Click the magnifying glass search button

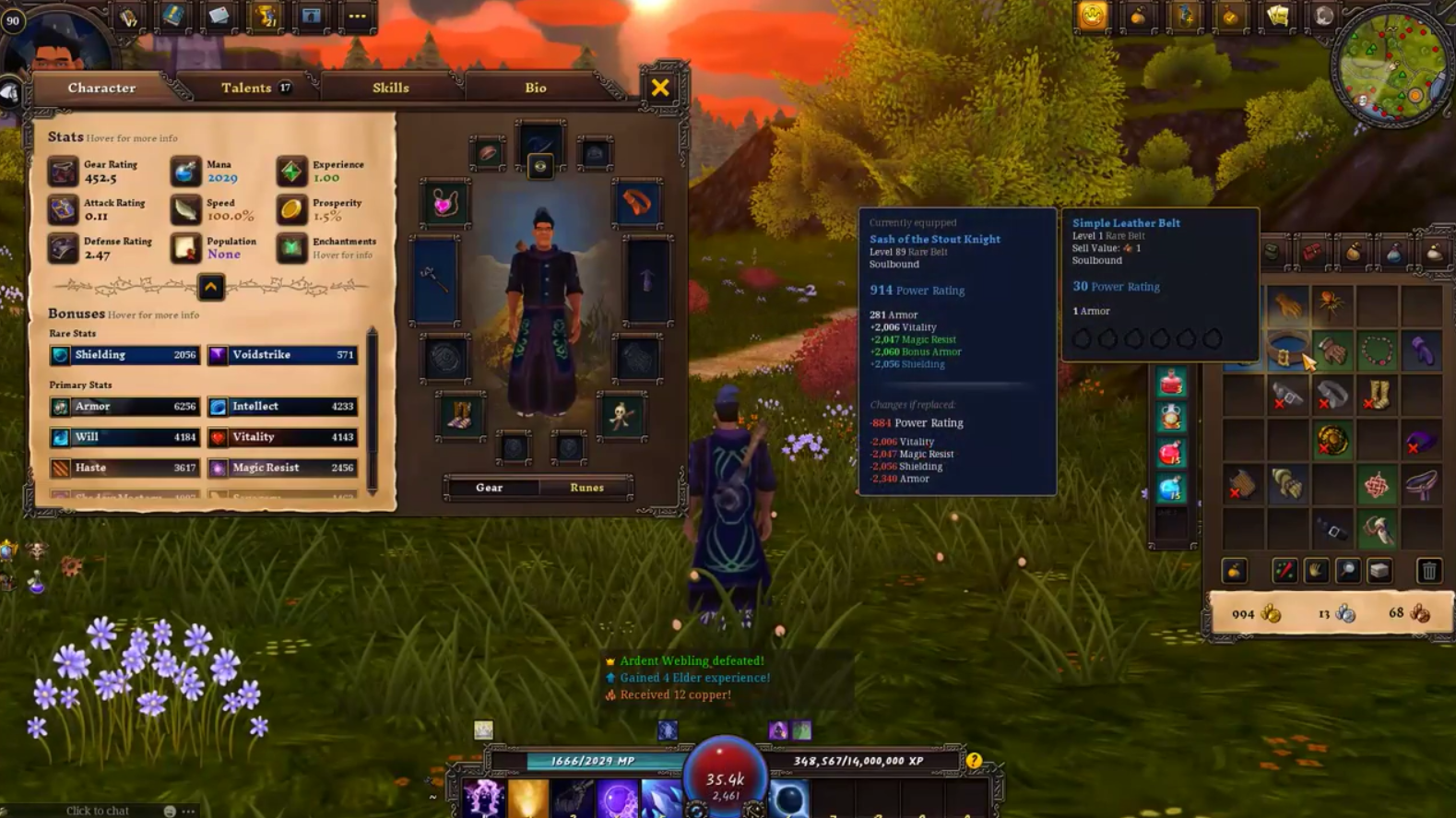(1347, 572)
